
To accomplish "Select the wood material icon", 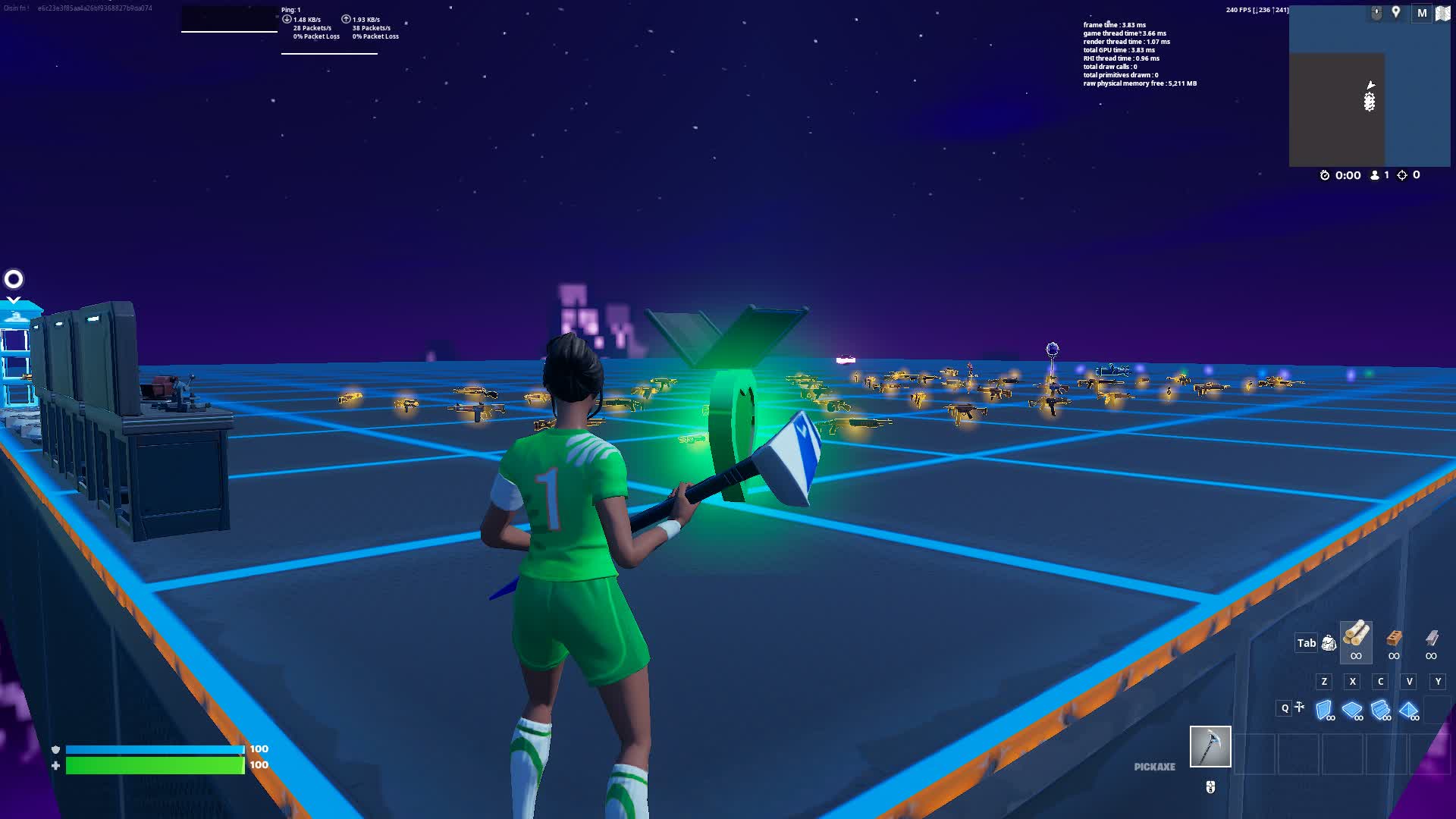I will (x=1356, y=642).
